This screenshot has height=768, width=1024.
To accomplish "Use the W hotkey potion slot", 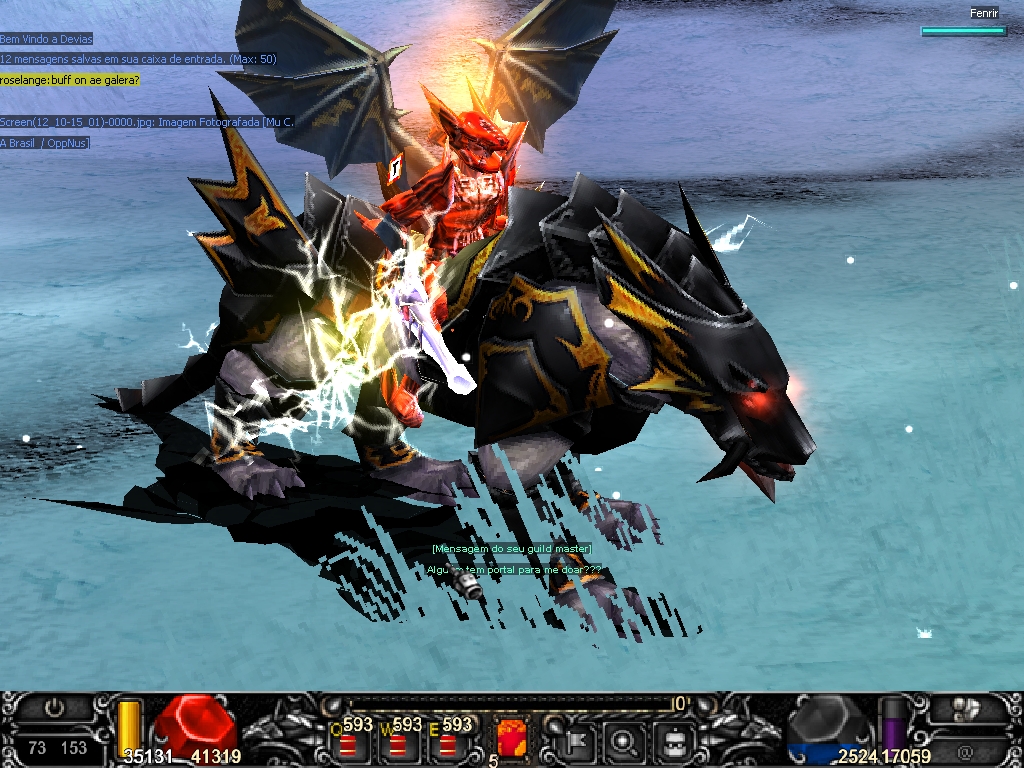I will click(x=398, y=744).
